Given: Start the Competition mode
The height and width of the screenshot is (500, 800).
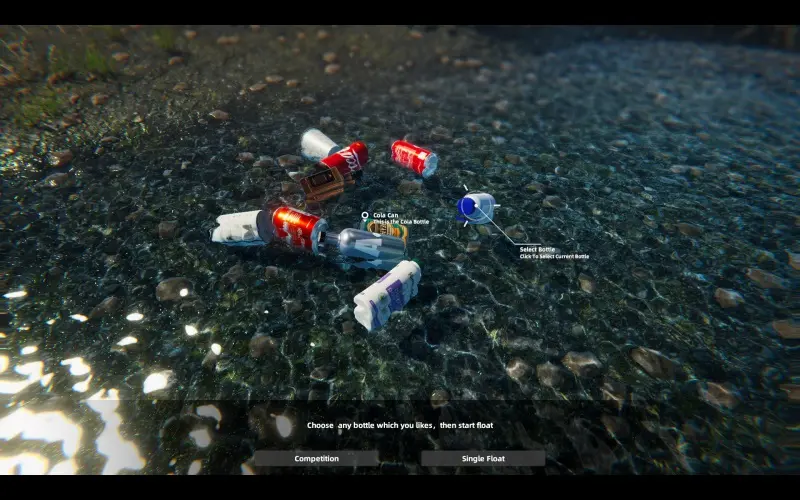Looking at the screenshot, I should pos(316,458).
